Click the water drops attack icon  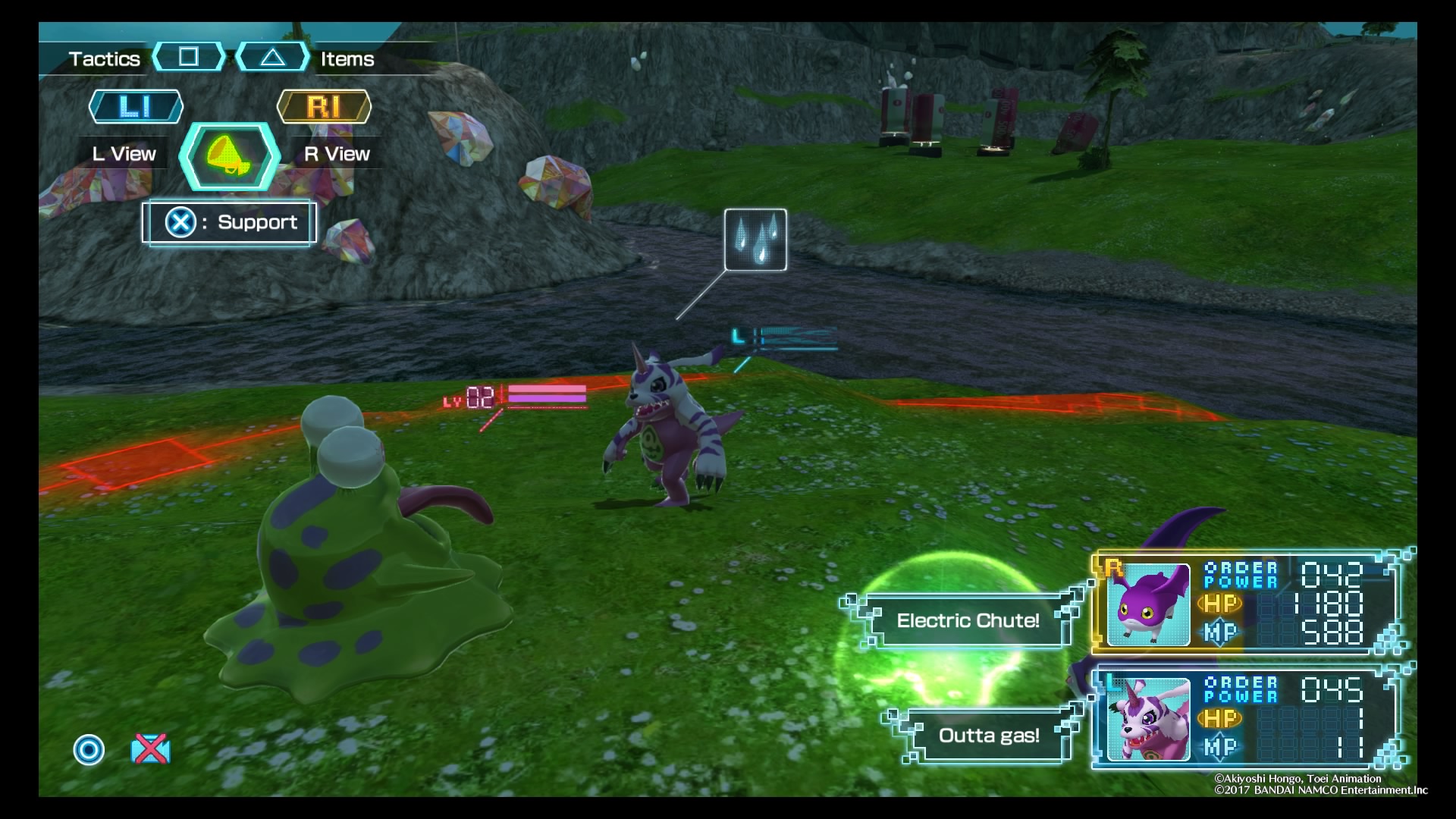click(755, 240)
